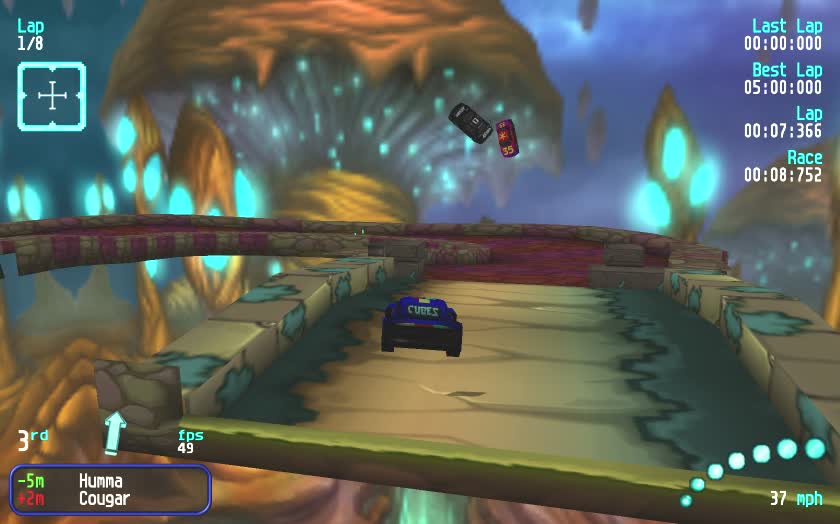
Task: Click the Humma row in the standings panel
Action: [x=109, y=481]
